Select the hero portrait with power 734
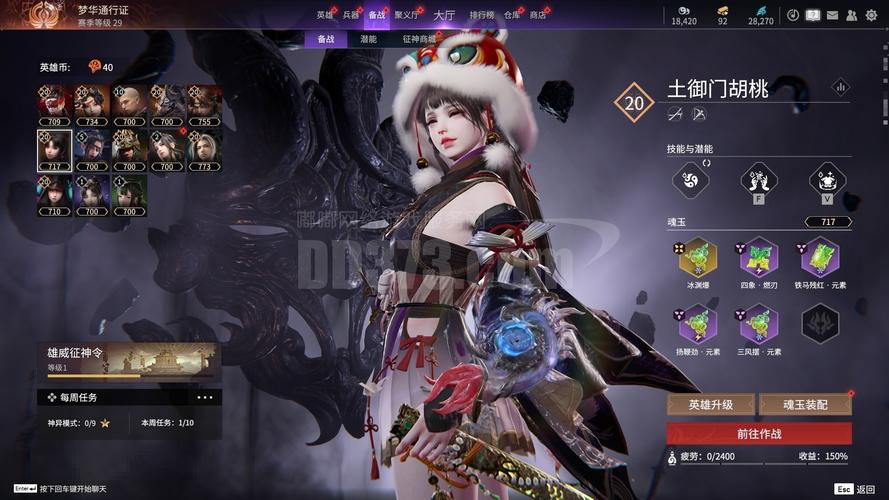 click(91, 102)
